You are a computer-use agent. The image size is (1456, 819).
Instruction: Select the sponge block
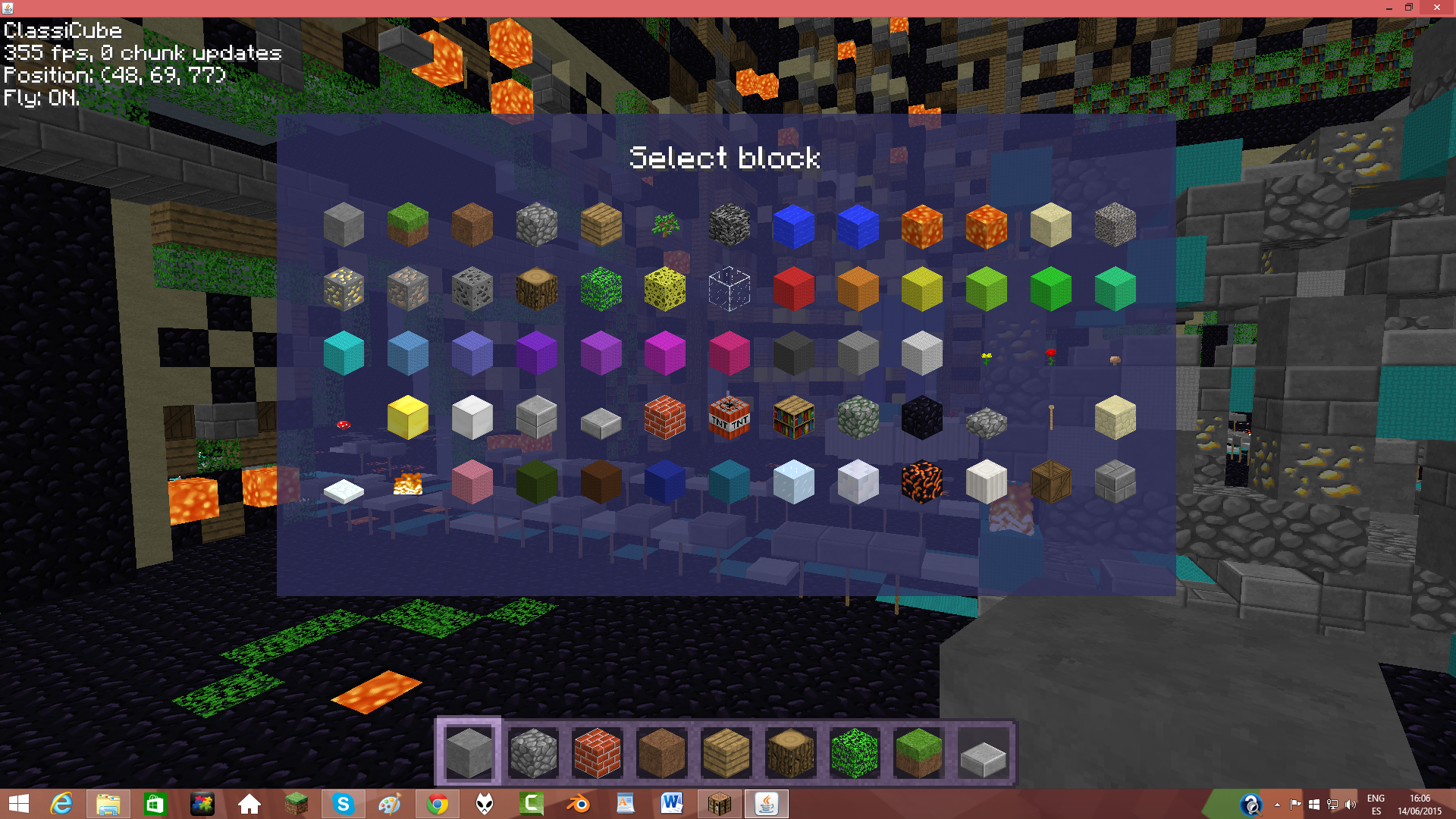coord(665,288)
